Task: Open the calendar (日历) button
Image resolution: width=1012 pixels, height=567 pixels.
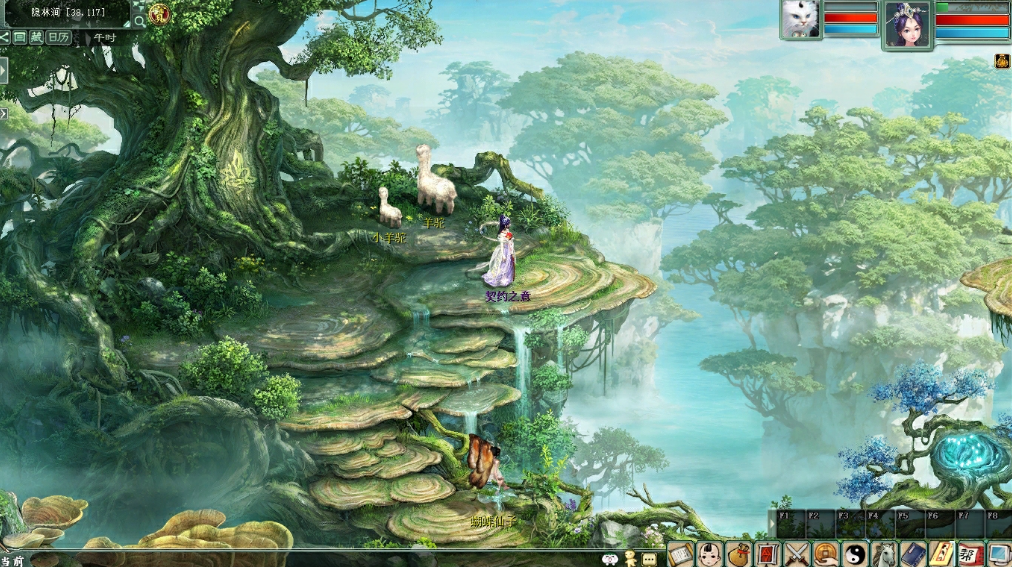Action: click(58, 37)
